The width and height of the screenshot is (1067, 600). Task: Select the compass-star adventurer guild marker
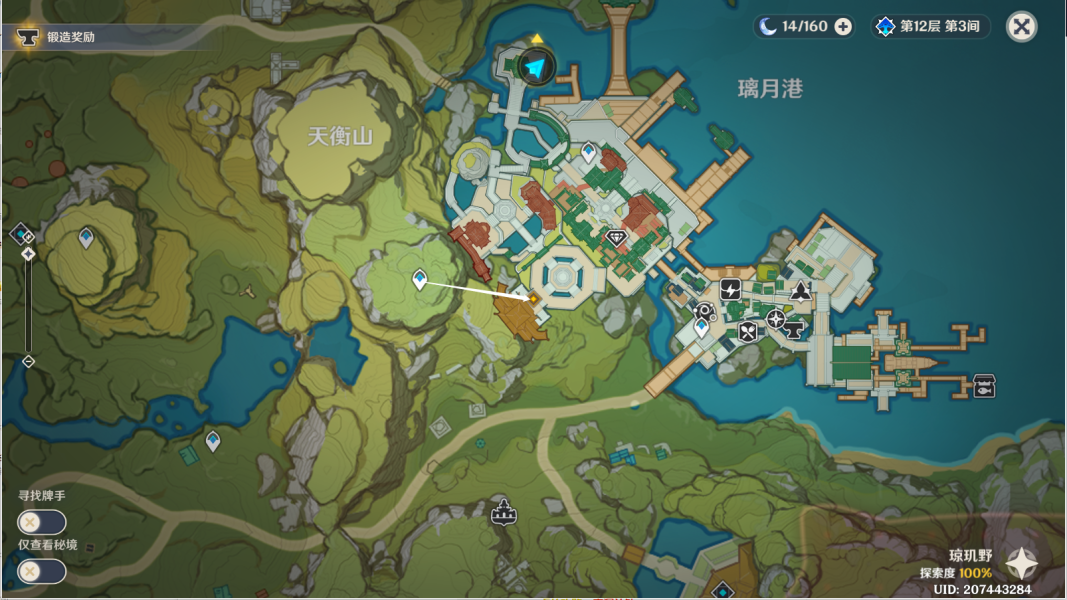pos(776,318)
